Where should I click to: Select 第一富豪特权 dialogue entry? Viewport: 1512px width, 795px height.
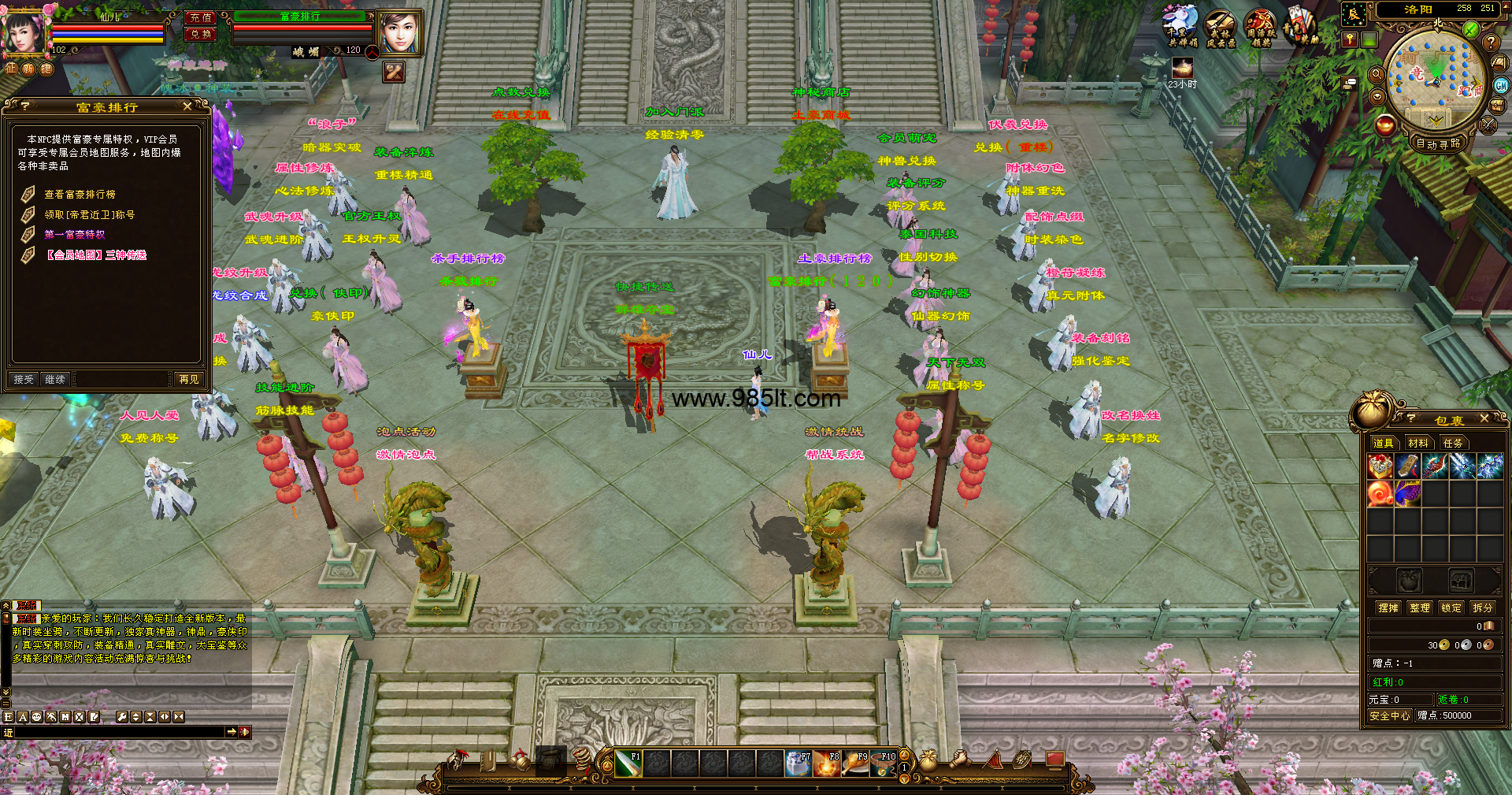pos(75,235)
